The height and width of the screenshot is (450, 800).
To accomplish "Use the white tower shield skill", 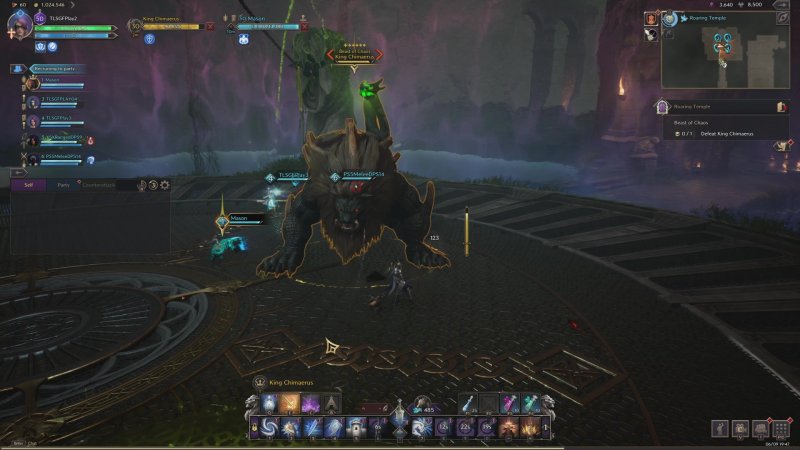I will point(356,428).
